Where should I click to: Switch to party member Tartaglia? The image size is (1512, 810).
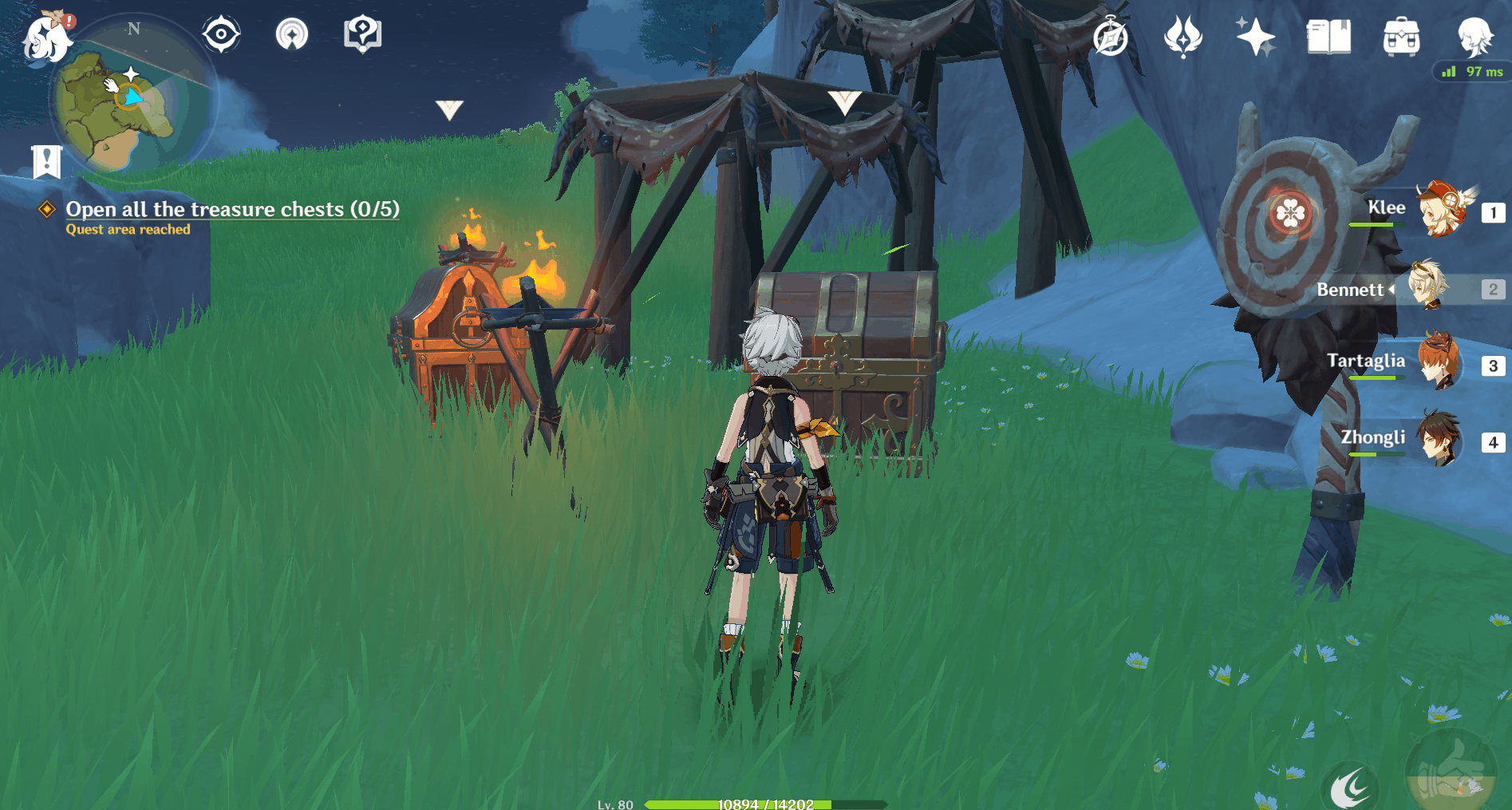click(1440, 364)
